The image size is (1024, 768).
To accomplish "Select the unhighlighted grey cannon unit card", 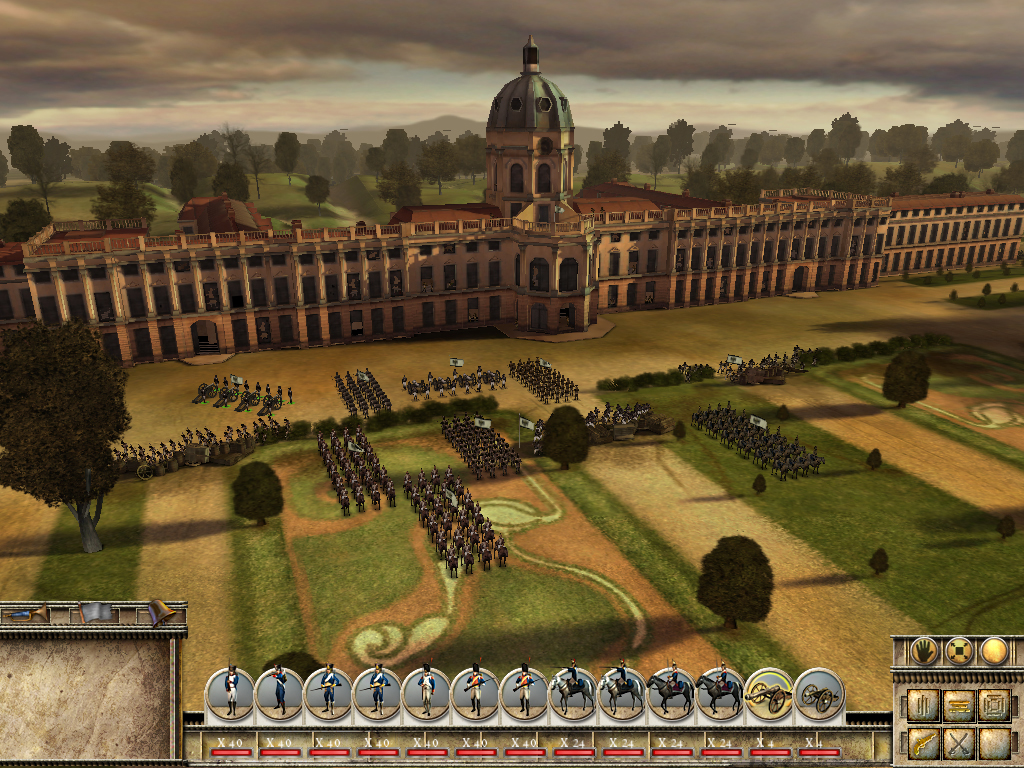I will (819, 693).
